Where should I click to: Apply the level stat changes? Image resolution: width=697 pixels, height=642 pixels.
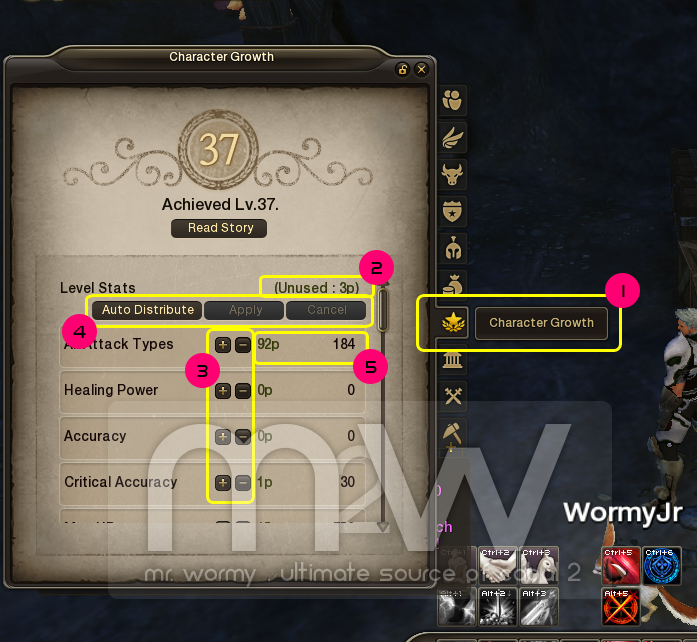[x=245, y=310]
